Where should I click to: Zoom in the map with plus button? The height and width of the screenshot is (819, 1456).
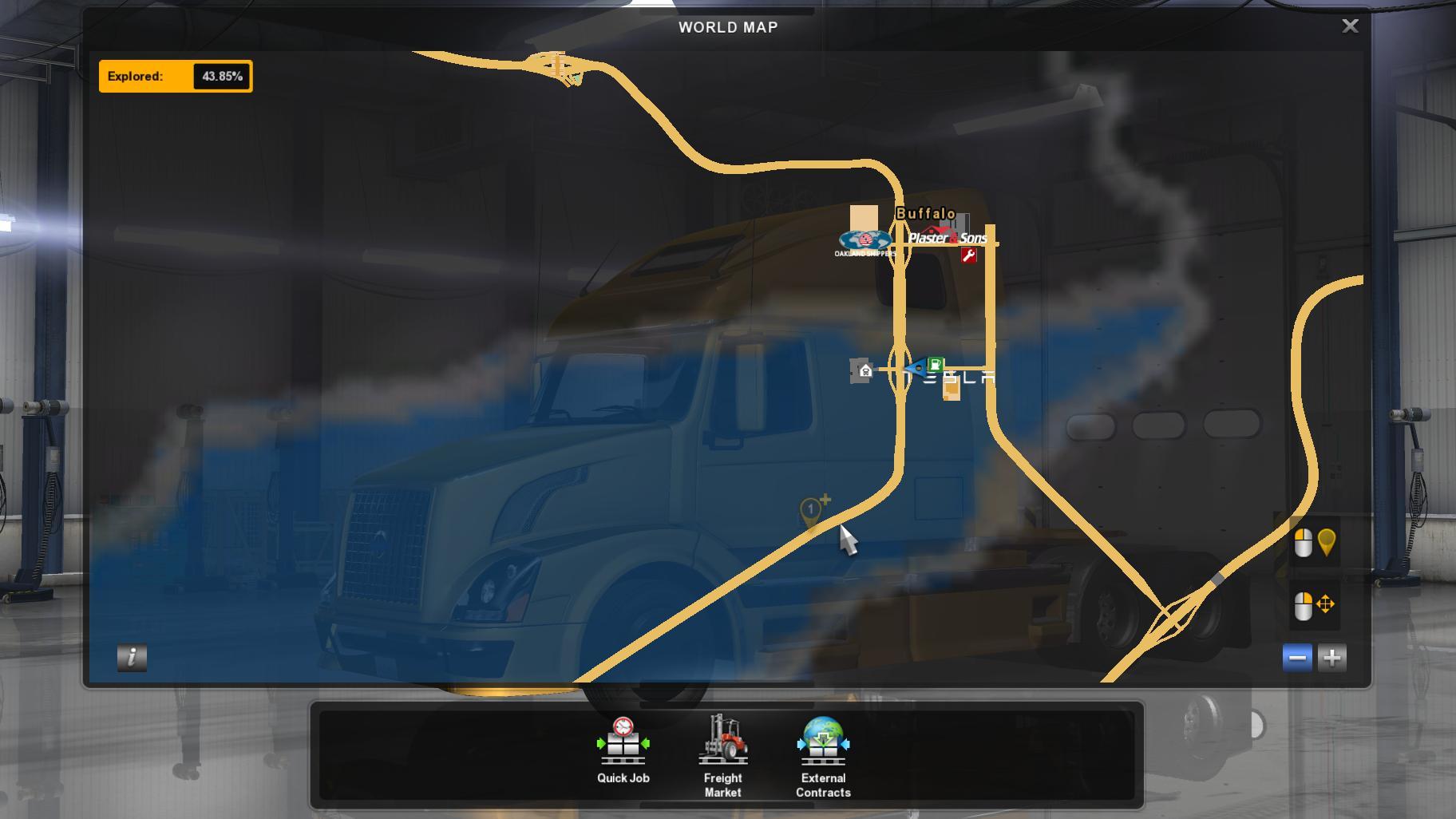1331,658
